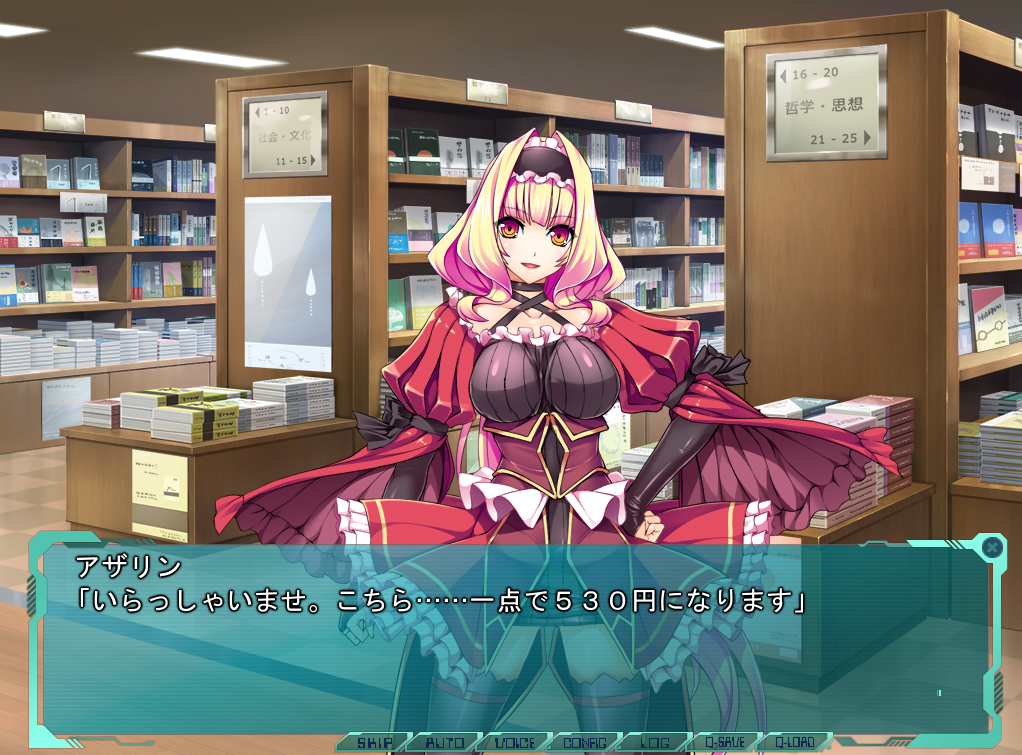1022x755 pixels.
Task: Show the dialogue LOG
Action: [655, 743]
